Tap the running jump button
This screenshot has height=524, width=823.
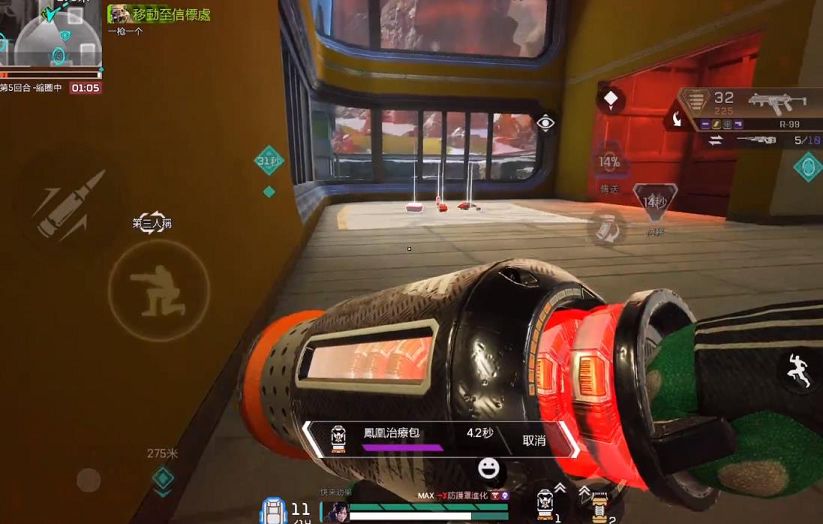click(796, 371)
